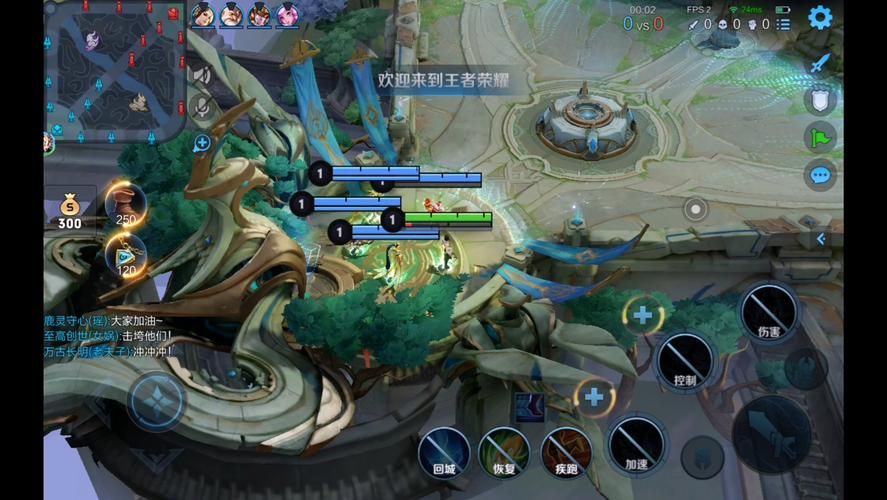Collapse the right-side signal panel arrow
887x500 pixels.
click(821, 239)
